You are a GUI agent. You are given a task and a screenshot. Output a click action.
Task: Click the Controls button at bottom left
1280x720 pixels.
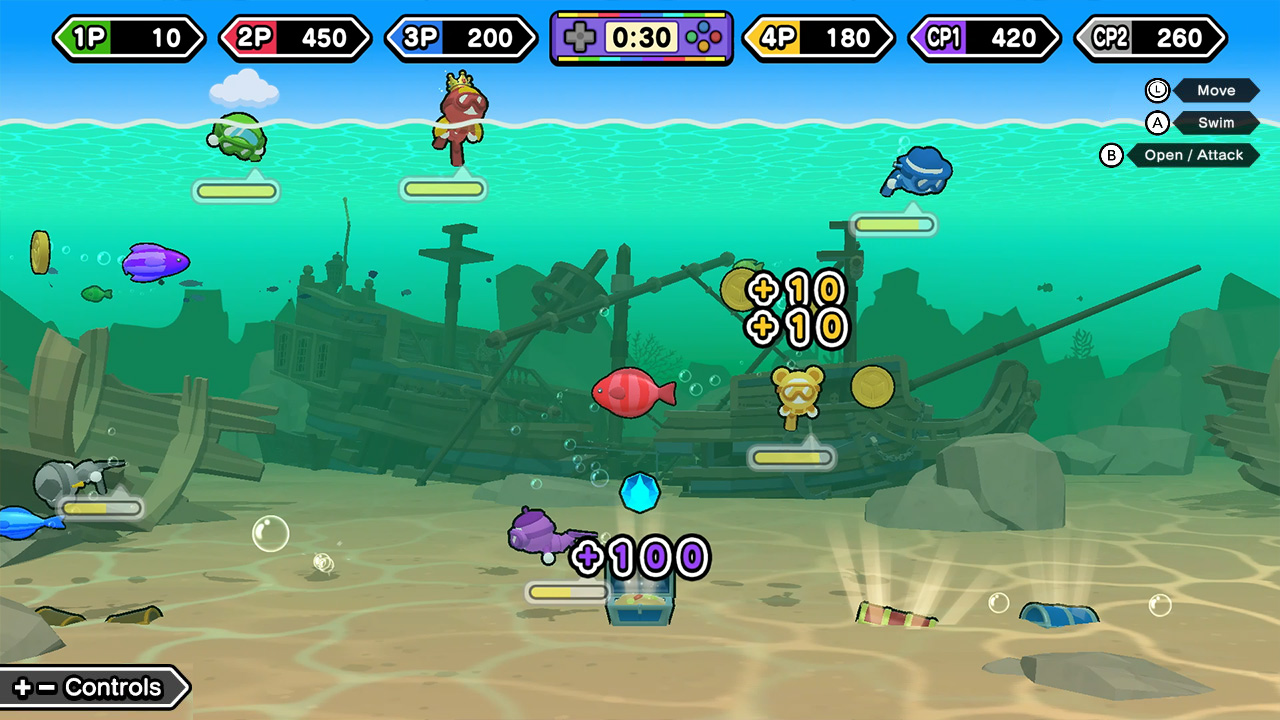click(90, 687)
